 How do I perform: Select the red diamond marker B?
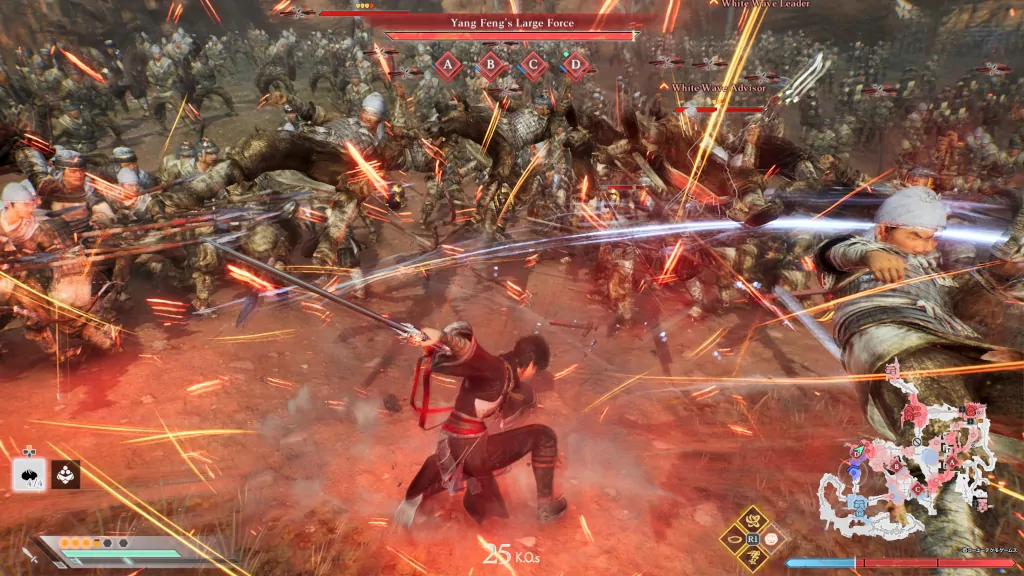click(x=491, y=66)
